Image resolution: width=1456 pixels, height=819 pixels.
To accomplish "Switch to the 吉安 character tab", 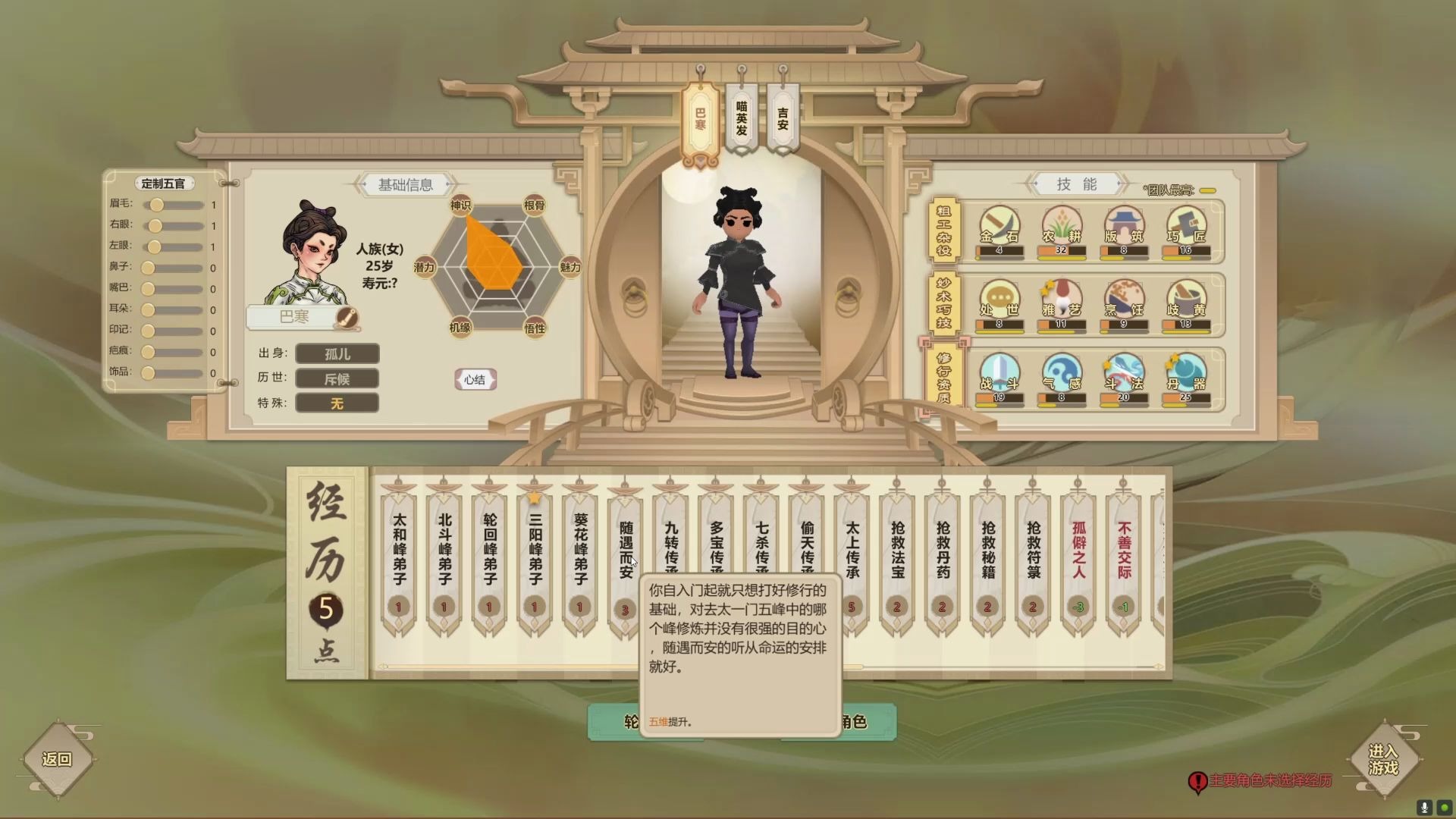I will (x=782, y=114).
